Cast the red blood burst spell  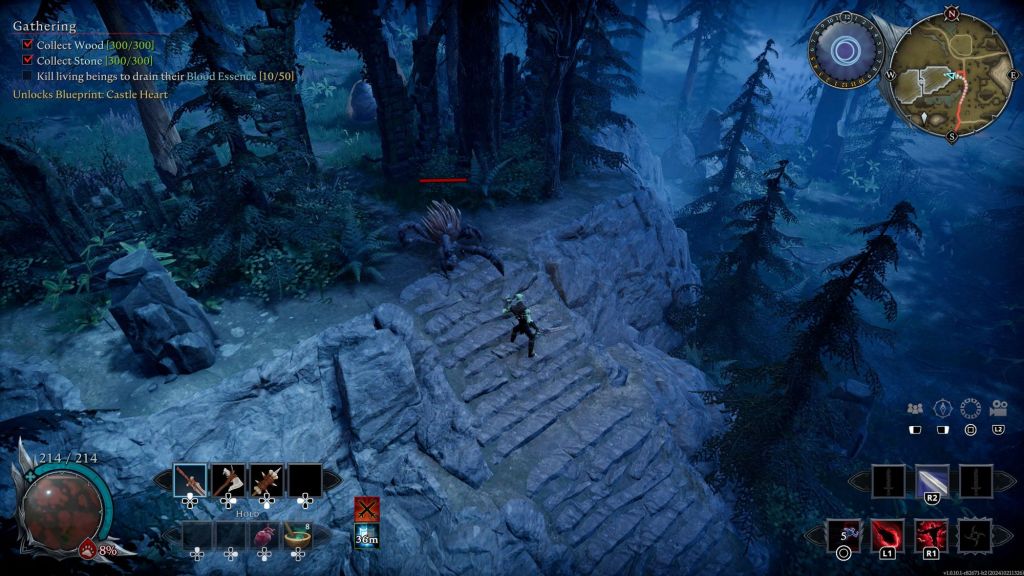pyautogui.click(x=932, y=535)
